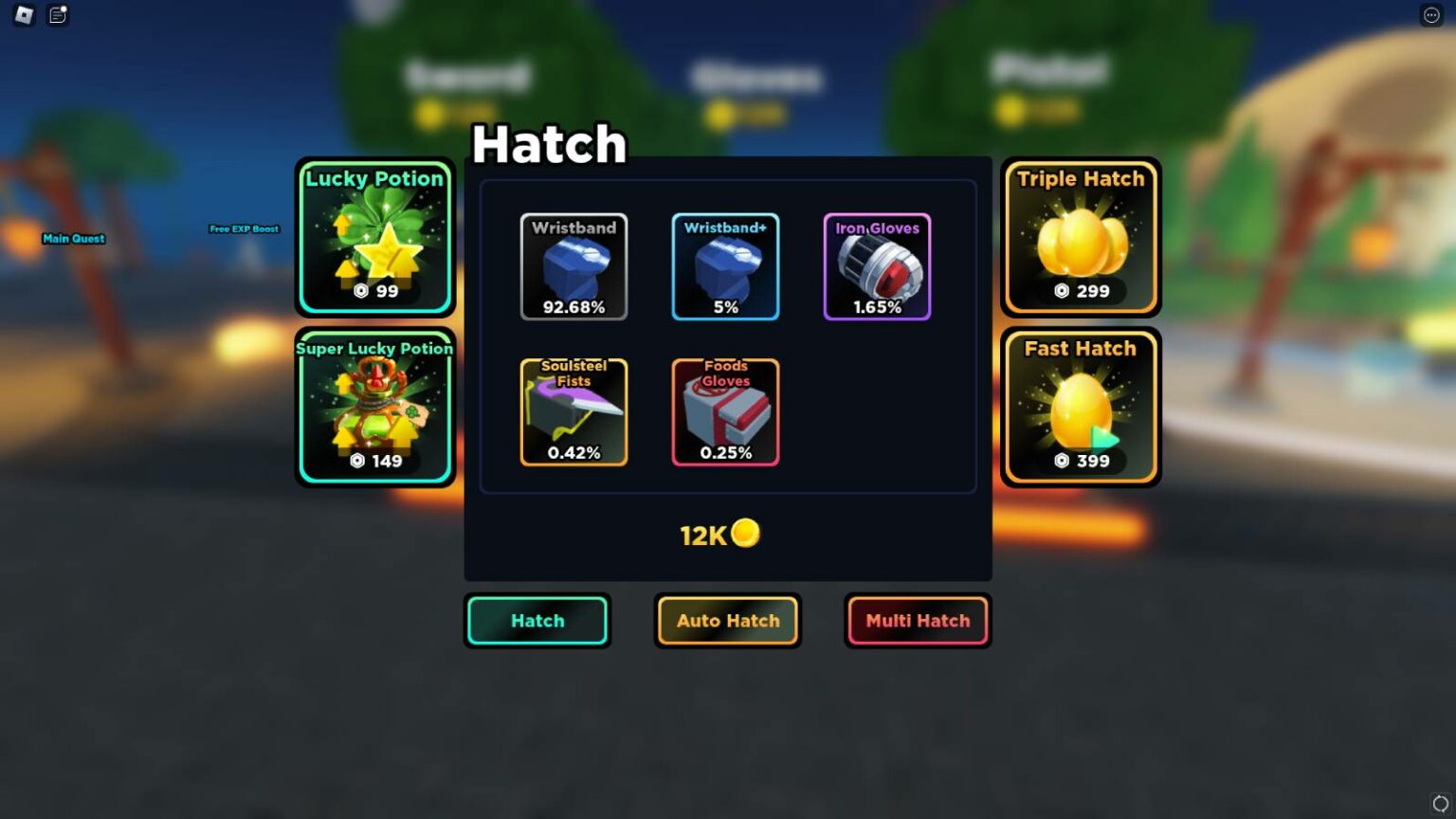Select the Wristband+ reward tile
Image resolution: width=1456 pixels, height=819 pixels.
pyautogui.click(x=725, y=266)
